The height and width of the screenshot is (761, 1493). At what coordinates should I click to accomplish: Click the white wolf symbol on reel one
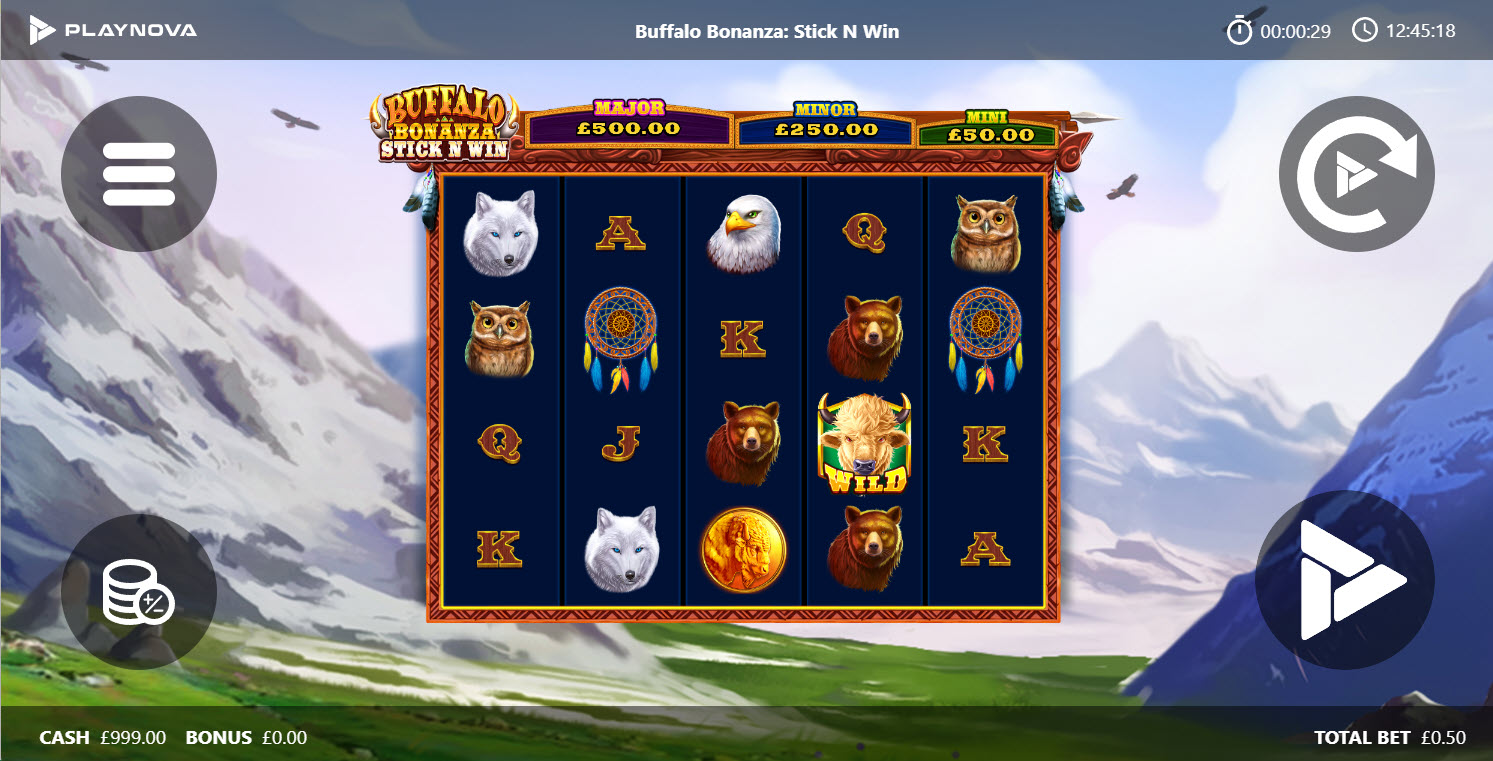[503, 230]
